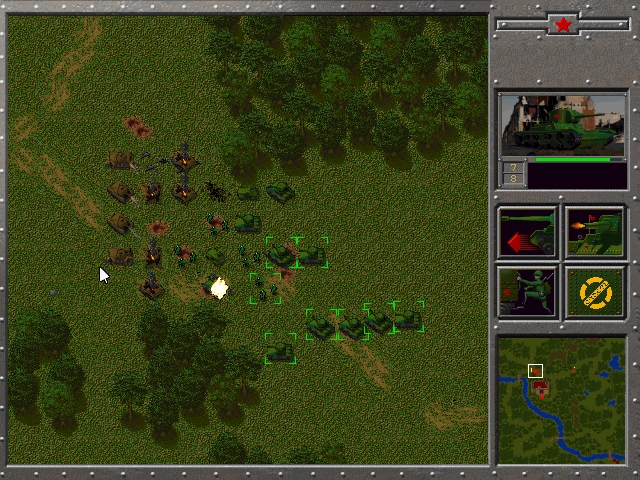The image size is (640, 480).
Task: Activate the yellow tank tread command
Action: click(595, 292)
